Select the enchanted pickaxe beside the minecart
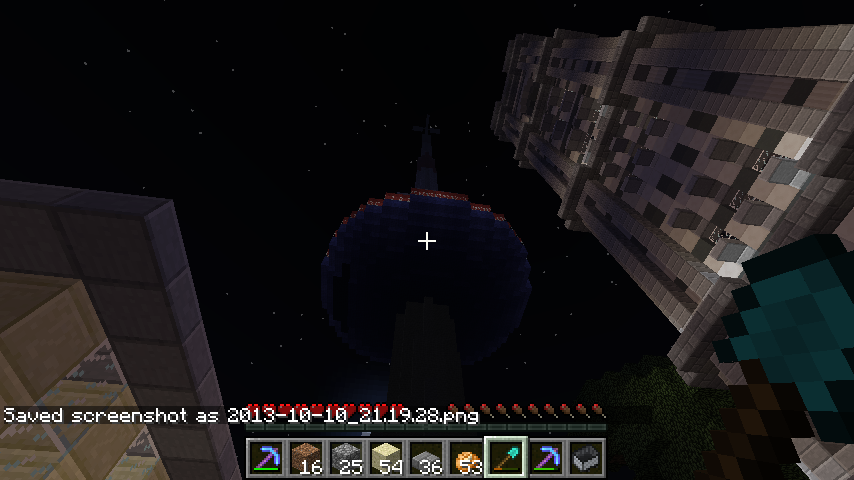854x480 pixels. point(544,458)
